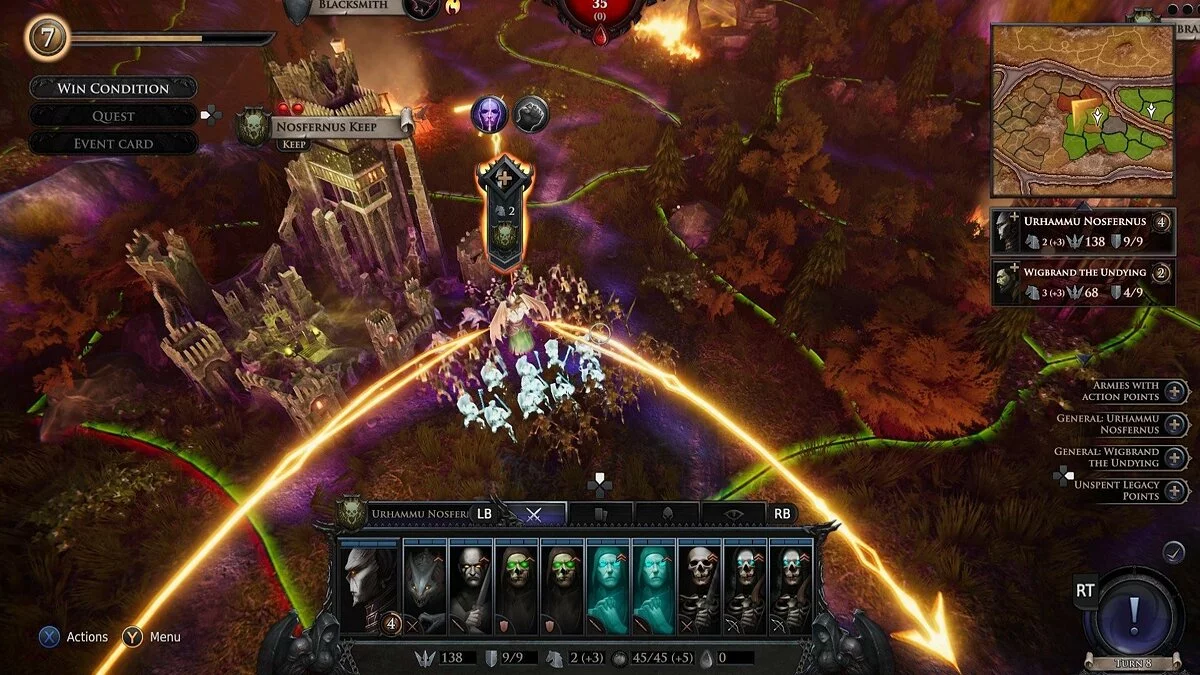Image resolution: width=1200 pixels, height=675 pixels.
Task: Click the checkmark icon above the turn orb
Action: 1174,552
